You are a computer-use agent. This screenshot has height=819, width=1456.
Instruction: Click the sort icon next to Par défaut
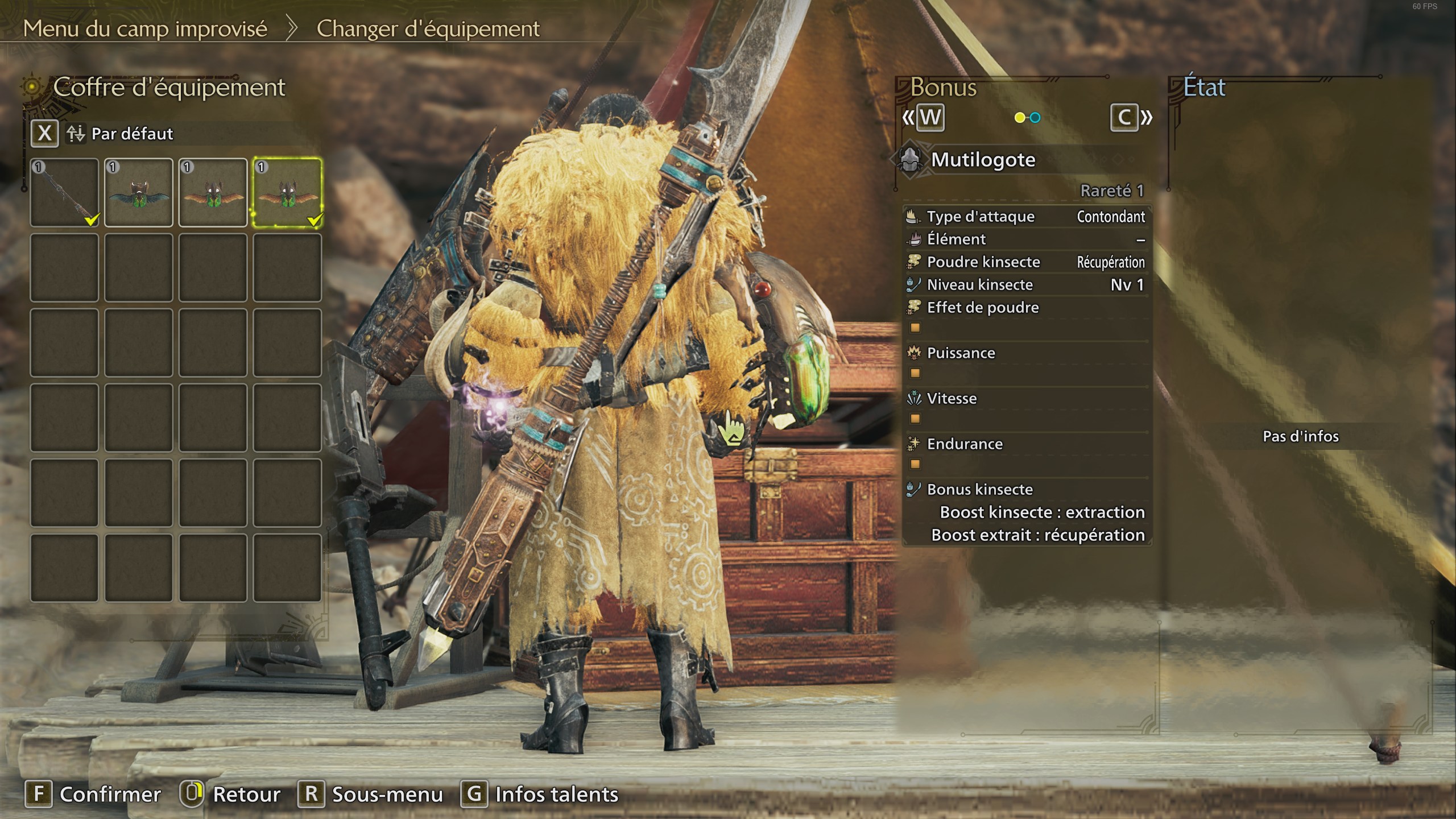tap(77, 134)
